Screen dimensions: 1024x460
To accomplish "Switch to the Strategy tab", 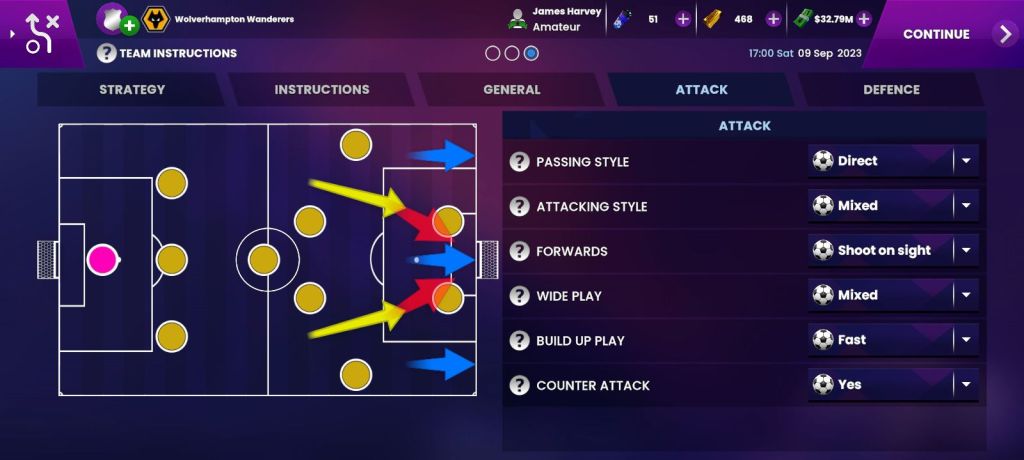I will click(132, 90).
